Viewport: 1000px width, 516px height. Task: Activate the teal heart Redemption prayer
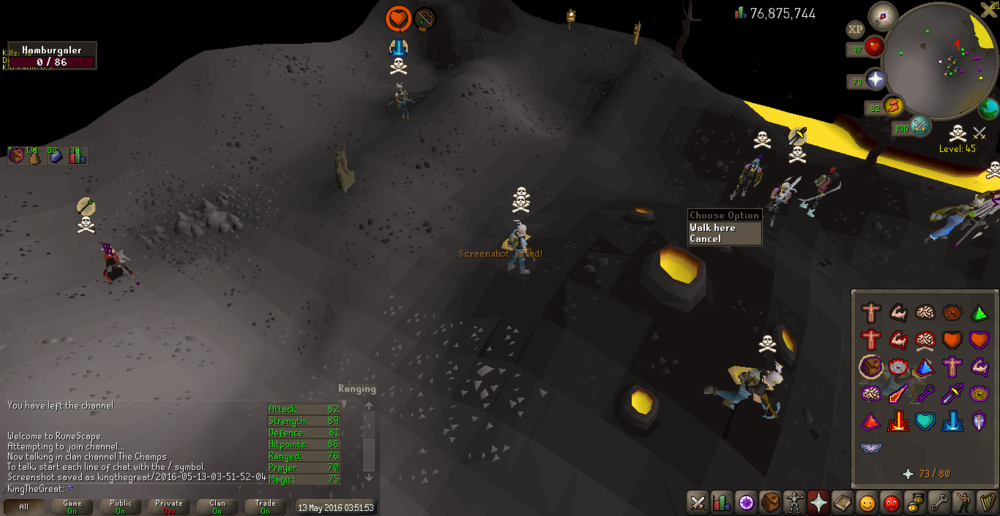923,420
